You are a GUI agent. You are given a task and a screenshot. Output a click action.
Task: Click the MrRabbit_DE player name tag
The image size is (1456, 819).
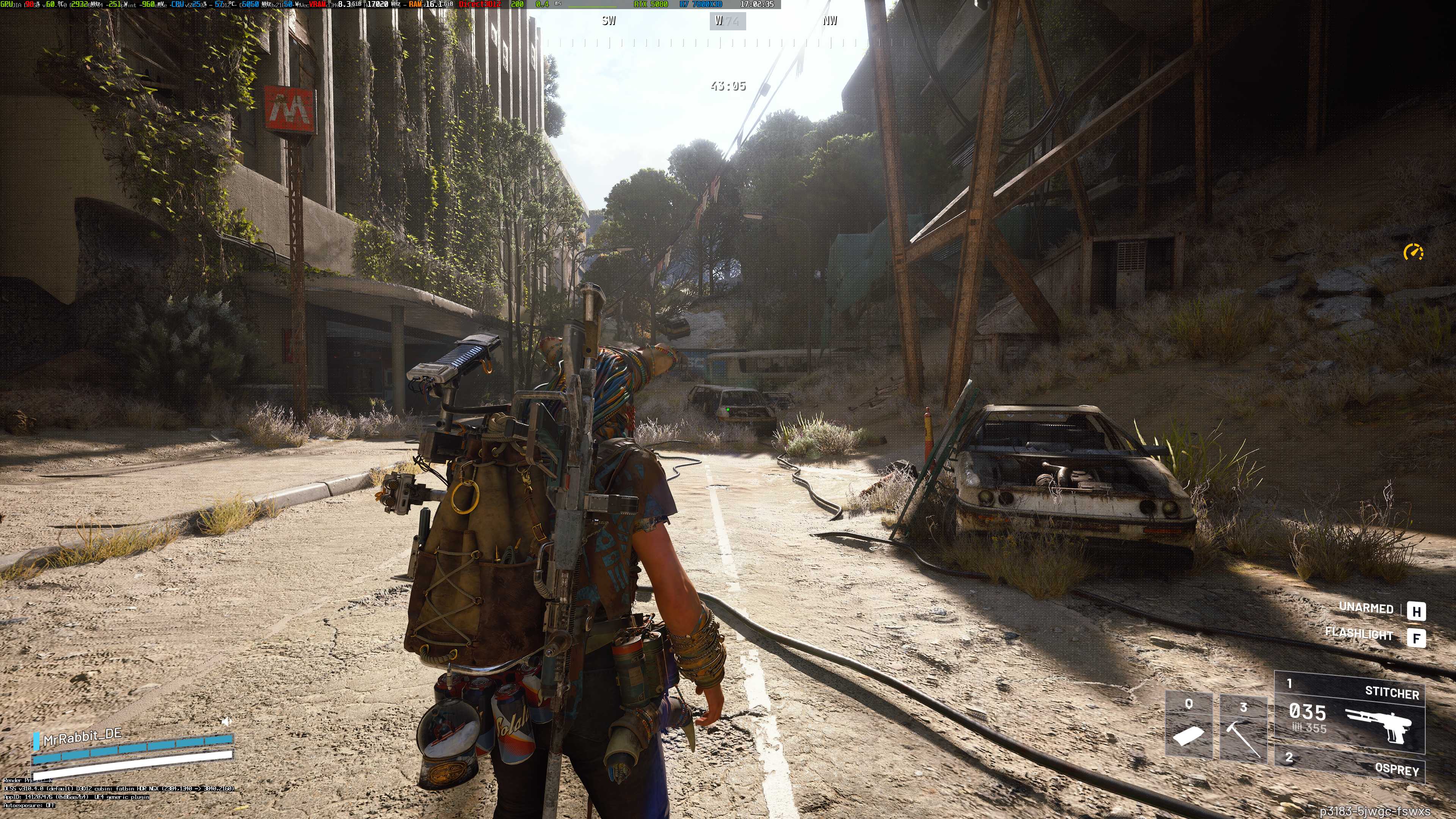82,735
